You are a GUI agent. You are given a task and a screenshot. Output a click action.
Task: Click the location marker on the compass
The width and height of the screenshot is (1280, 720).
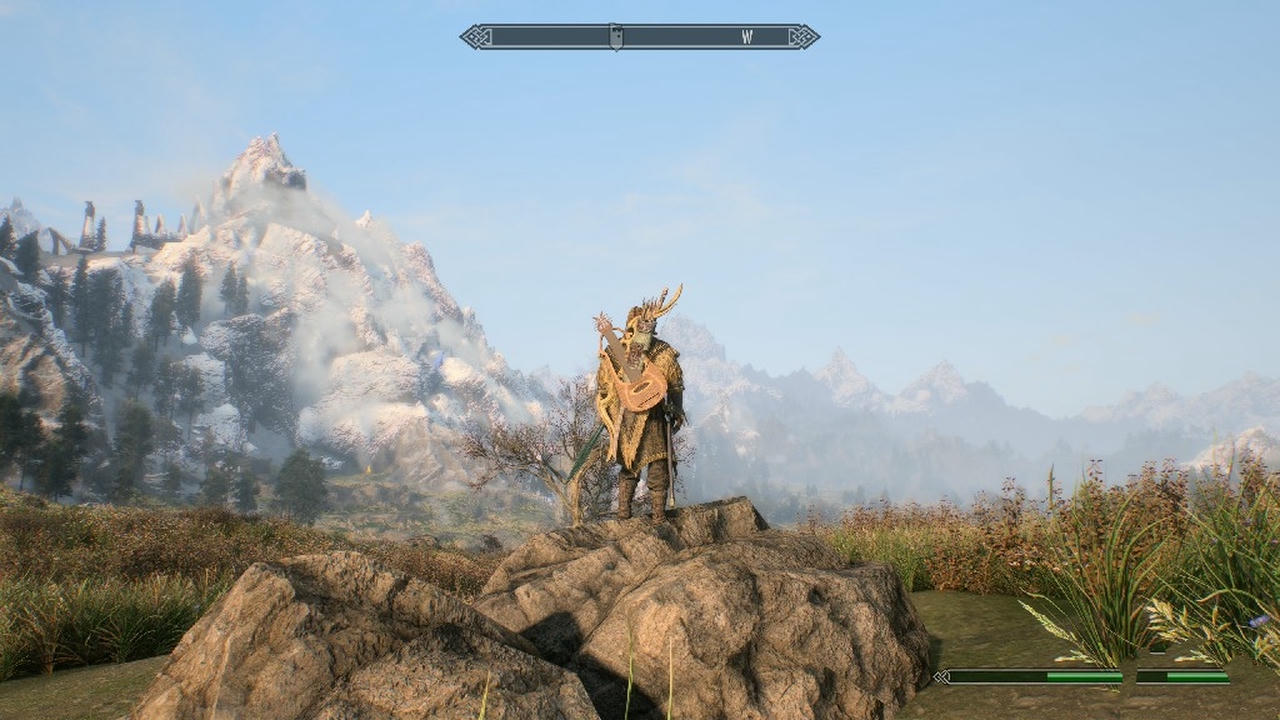[616, 37]
